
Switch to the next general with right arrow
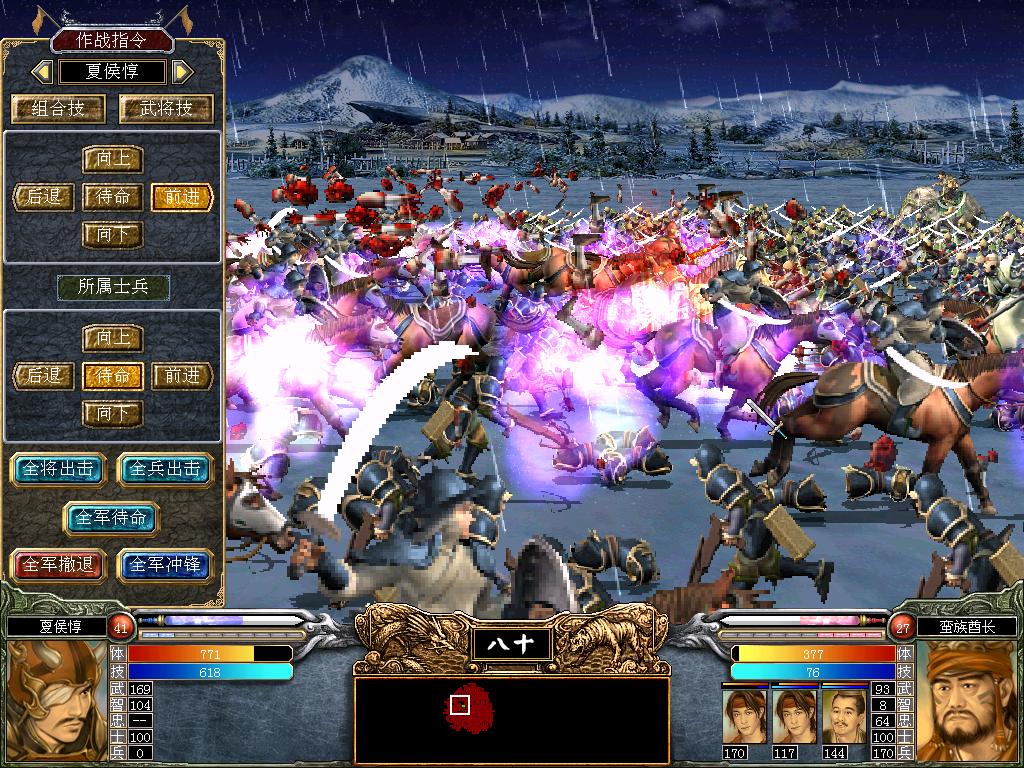click(x=181, y=71)
